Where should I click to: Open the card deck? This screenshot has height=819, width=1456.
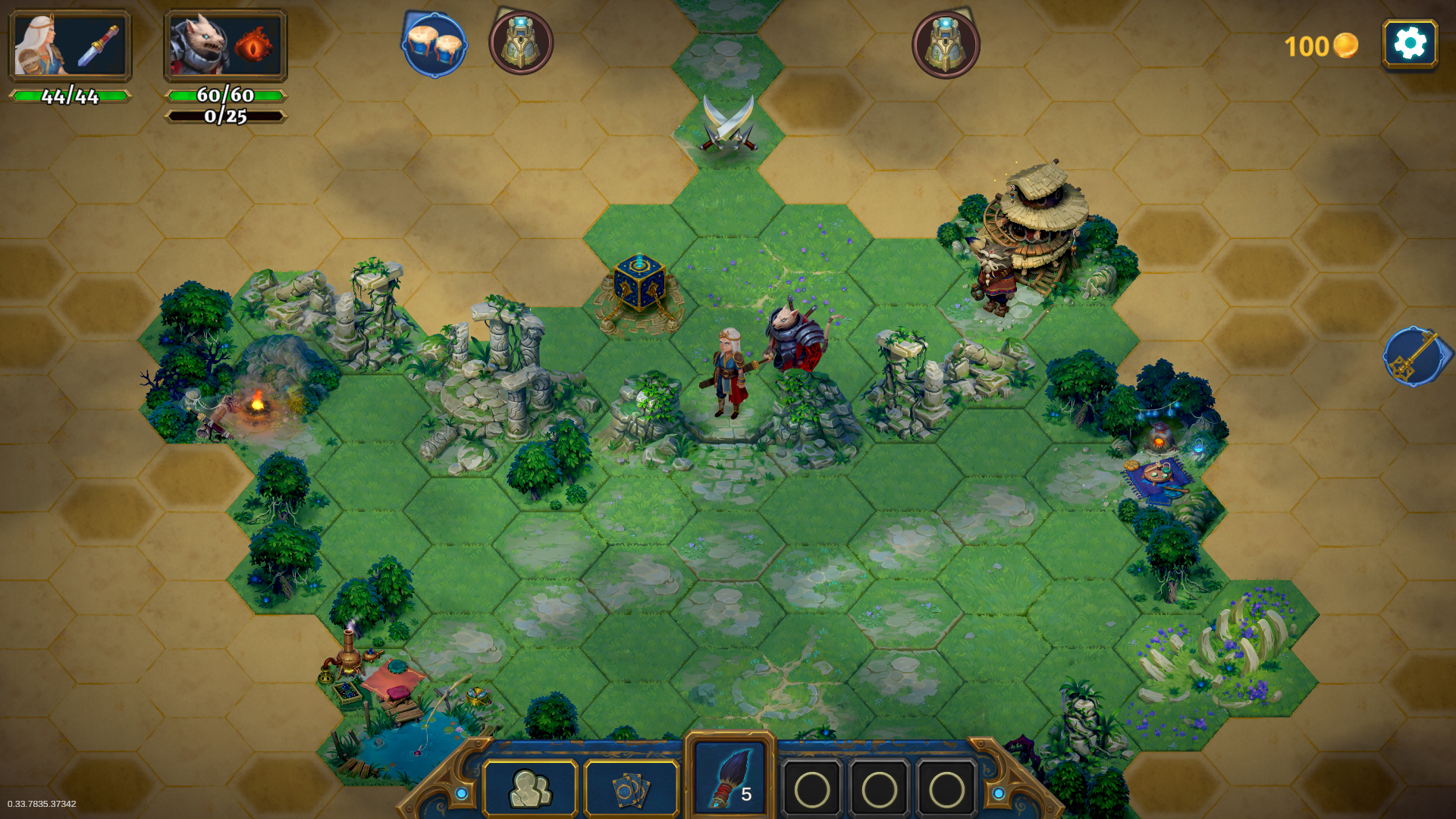coord(631,789)
